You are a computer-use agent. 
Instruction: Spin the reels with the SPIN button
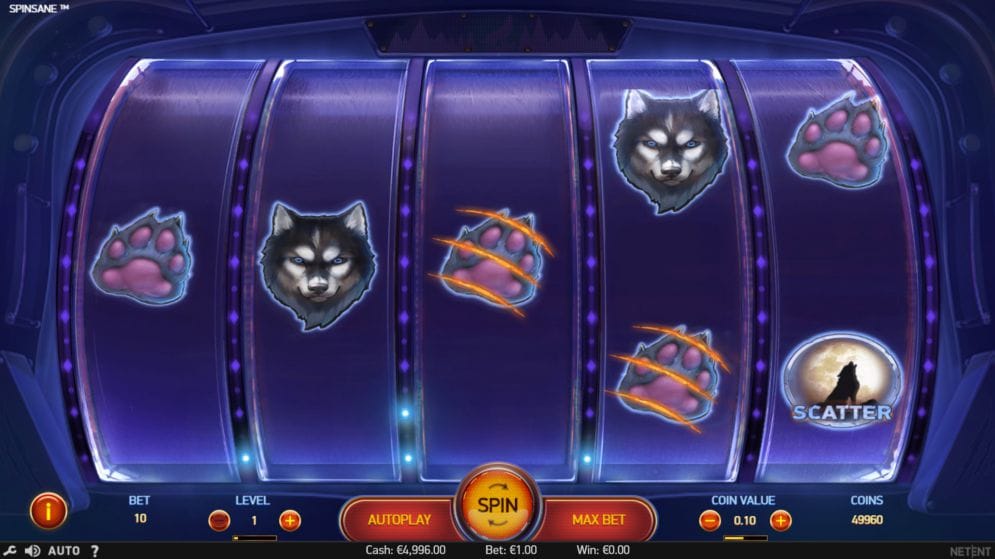click(497, 506)
